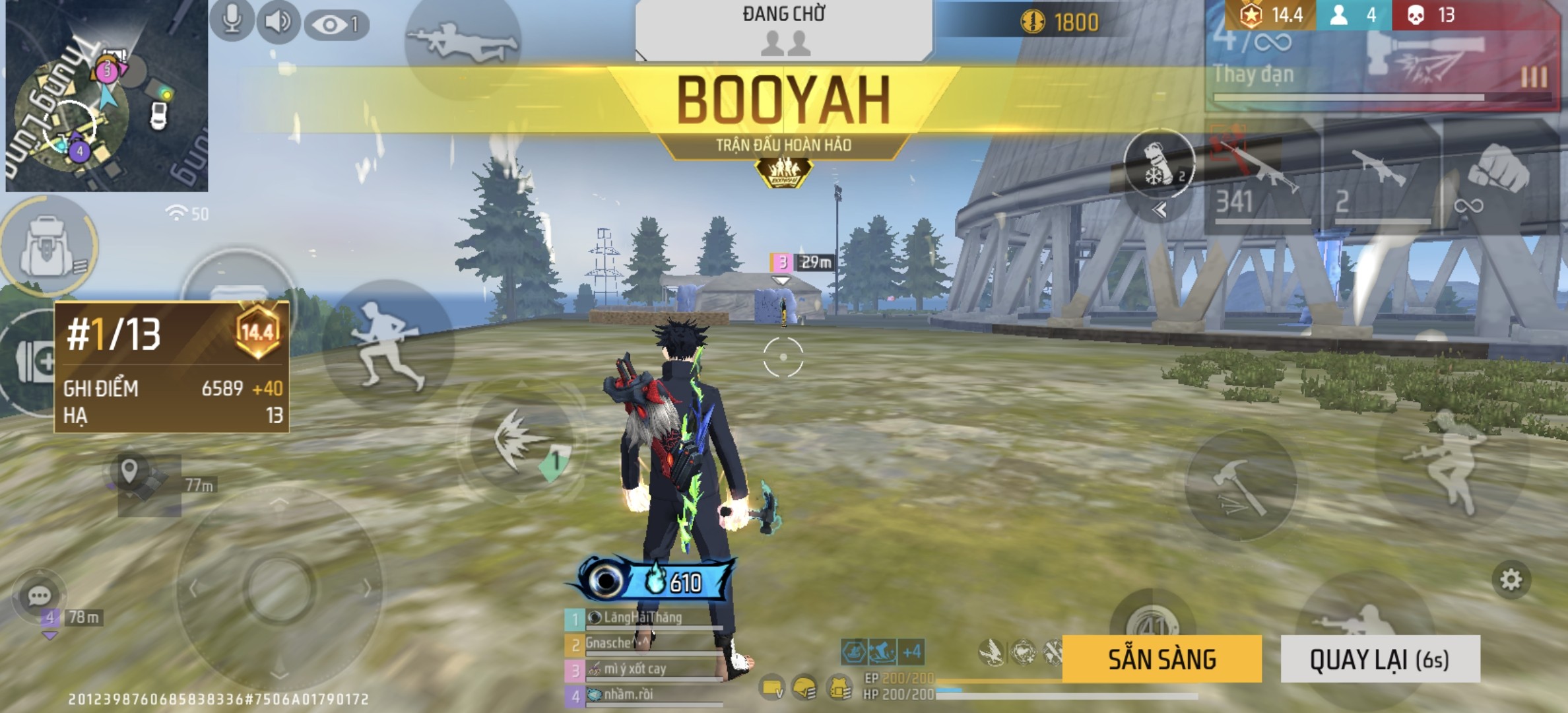This screenshot has width=1568, height=713.
Task: Open the minimap
Action: (106, 96)
